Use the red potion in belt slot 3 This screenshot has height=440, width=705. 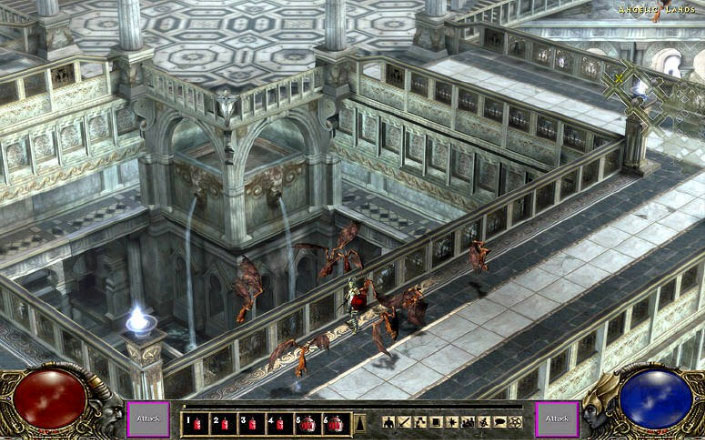[x=252, y=423]
